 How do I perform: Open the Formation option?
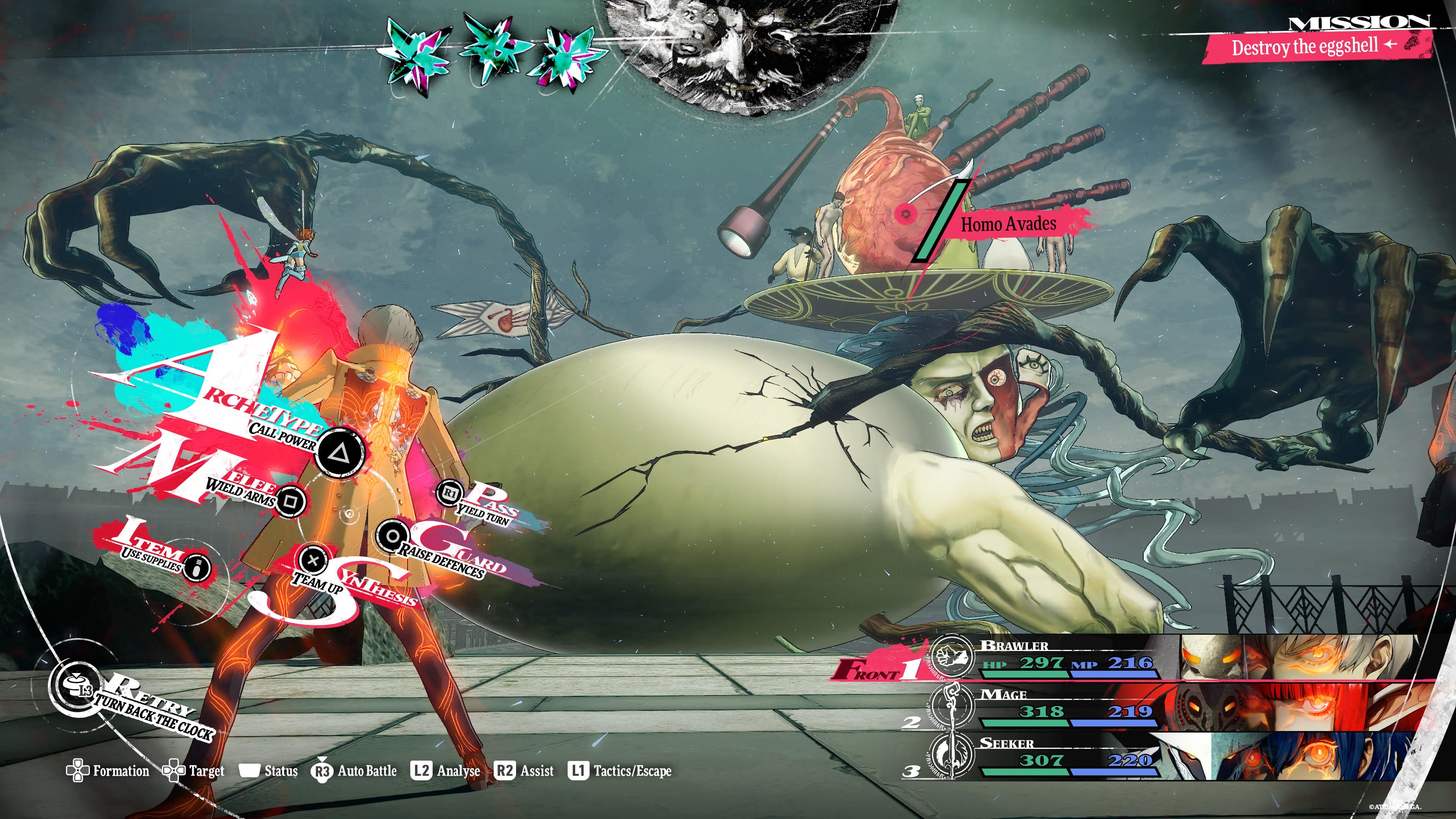tap(108, 771)
